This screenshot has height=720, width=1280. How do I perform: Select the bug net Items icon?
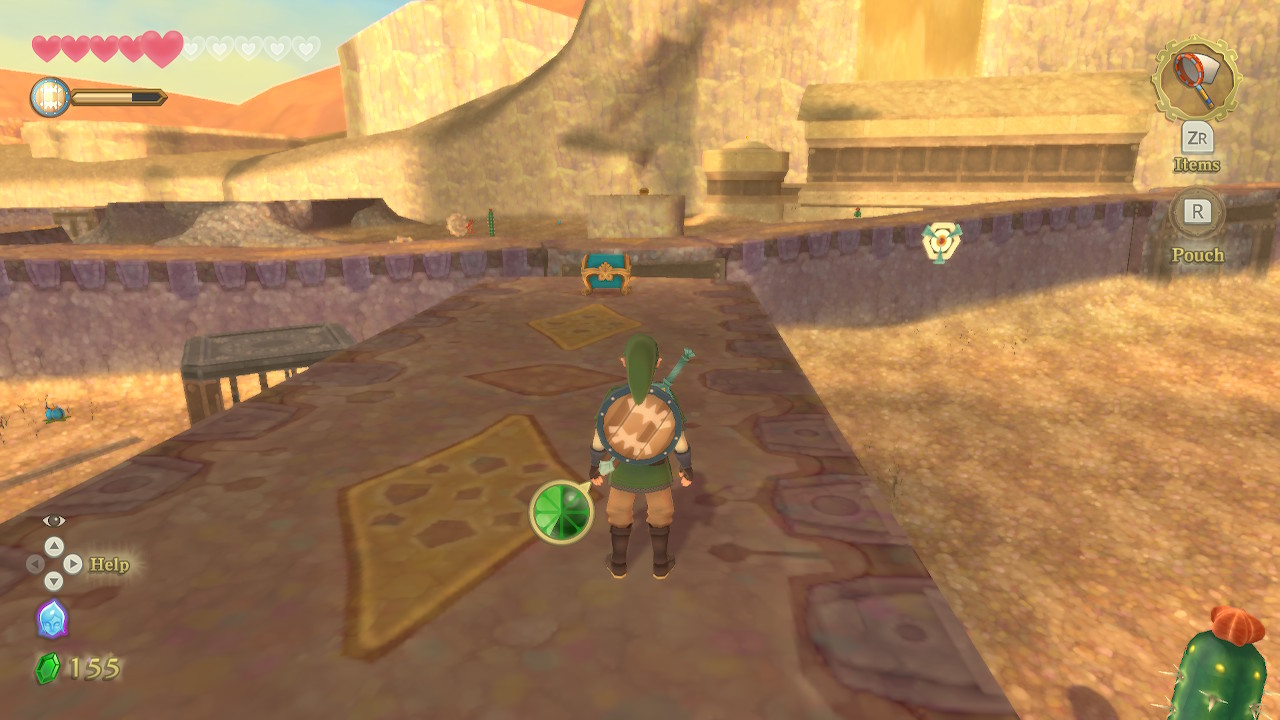pyautogui.click(x=1195, y=79)
